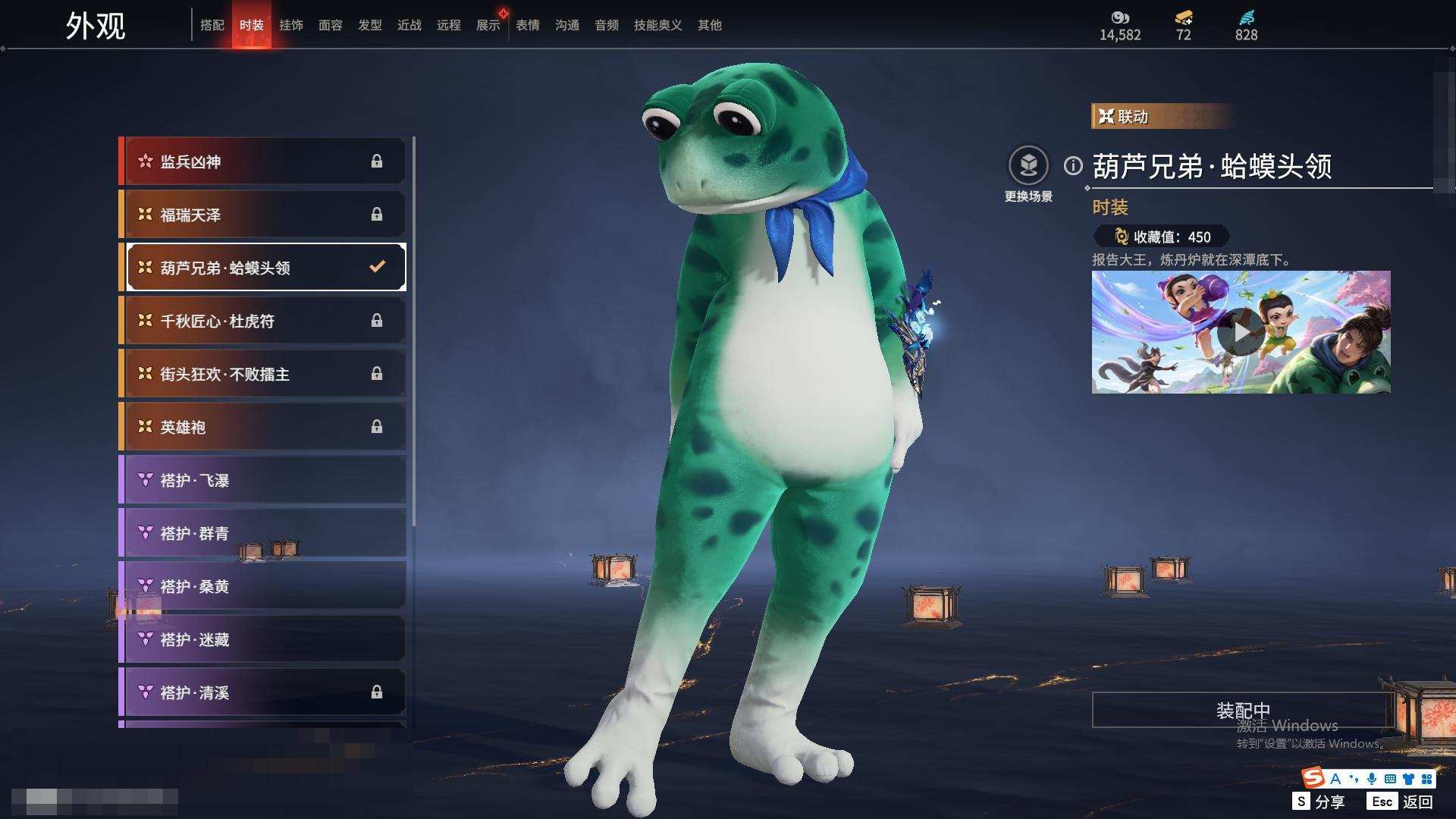
Task: Select the 面容 tab
Action: (331, 25)
